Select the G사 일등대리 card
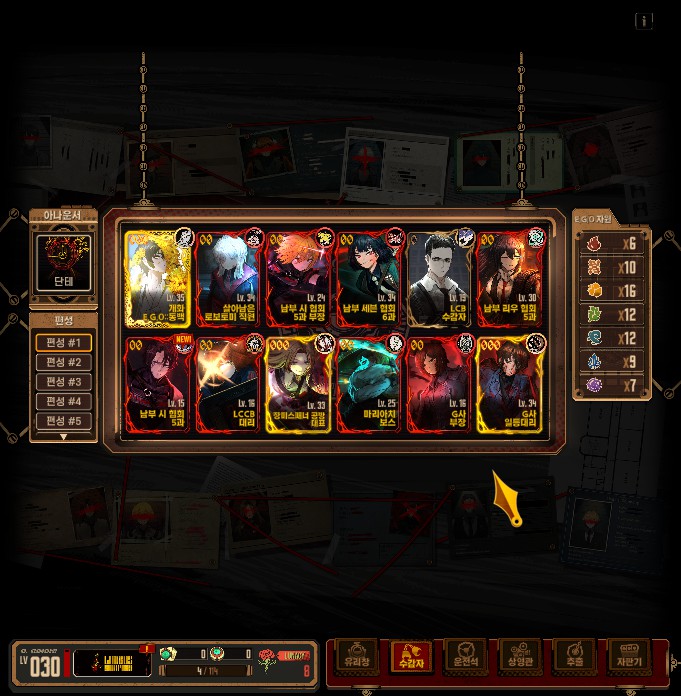 click(510, 385)
